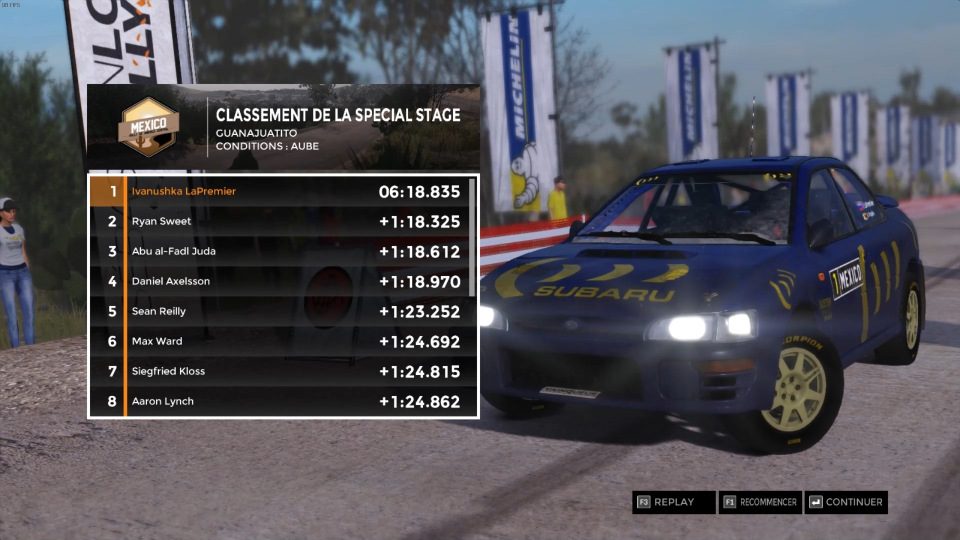Viewport: 960px width, 540px height.
Task: Open the Replay option
Action: pyautogui.click(x=674, y=502)
